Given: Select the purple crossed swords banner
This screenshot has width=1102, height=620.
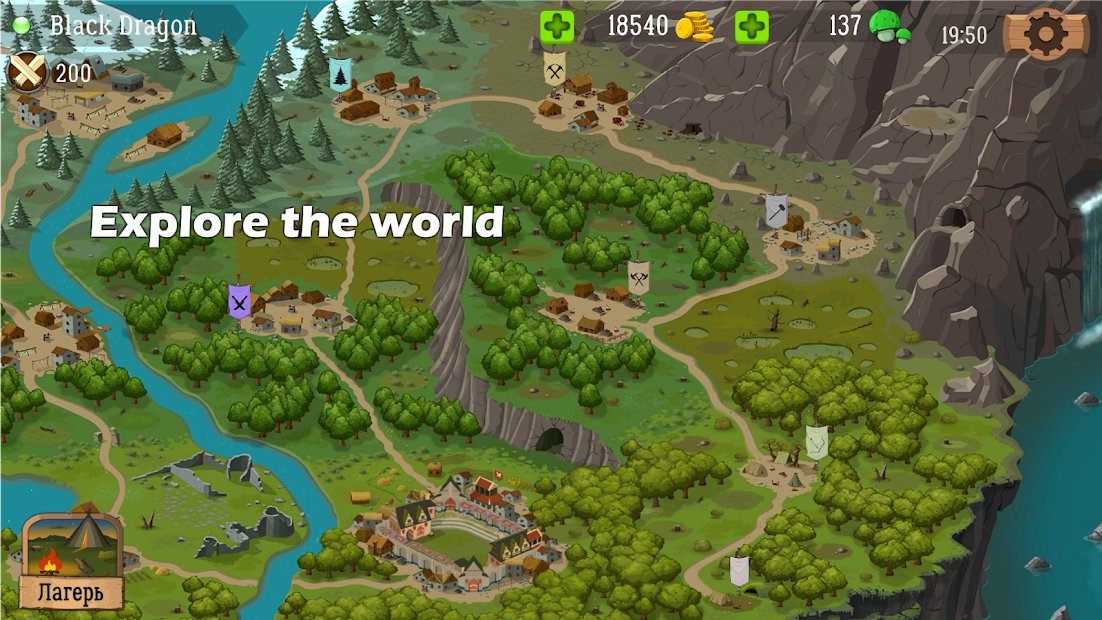Looking at the screenshot, I should coord(238,300).
